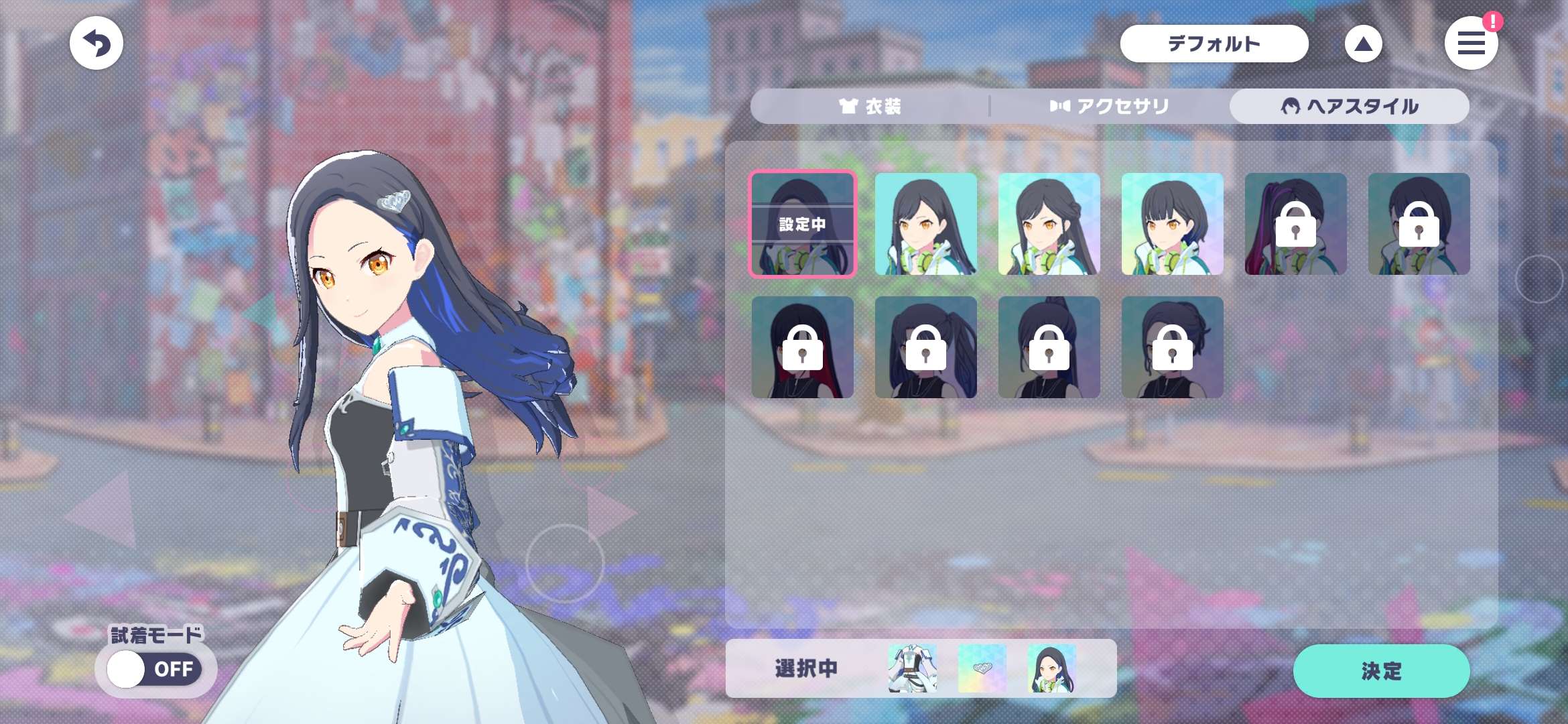Screen dimensions: 1568x724
Task: Open the hamburger menu
Action: [1471, 44]
